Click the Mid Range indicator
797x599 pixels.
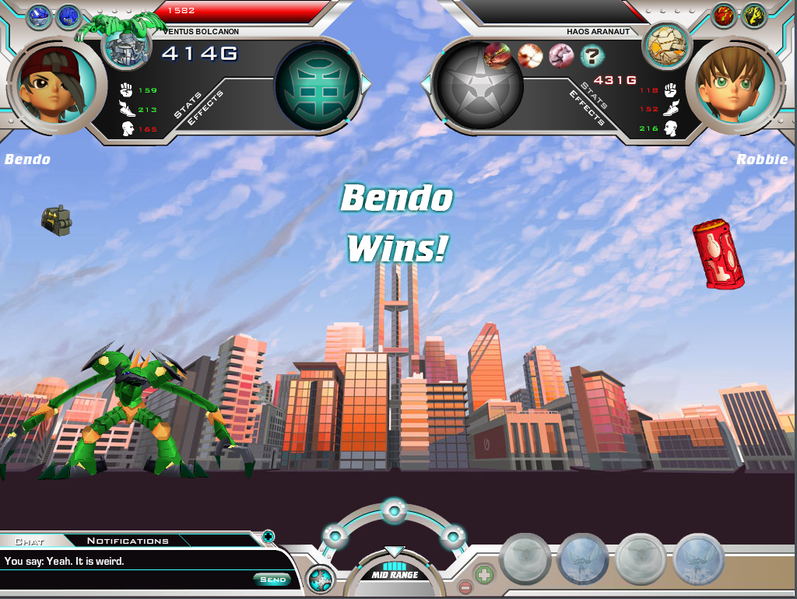[x=394, y=574]
